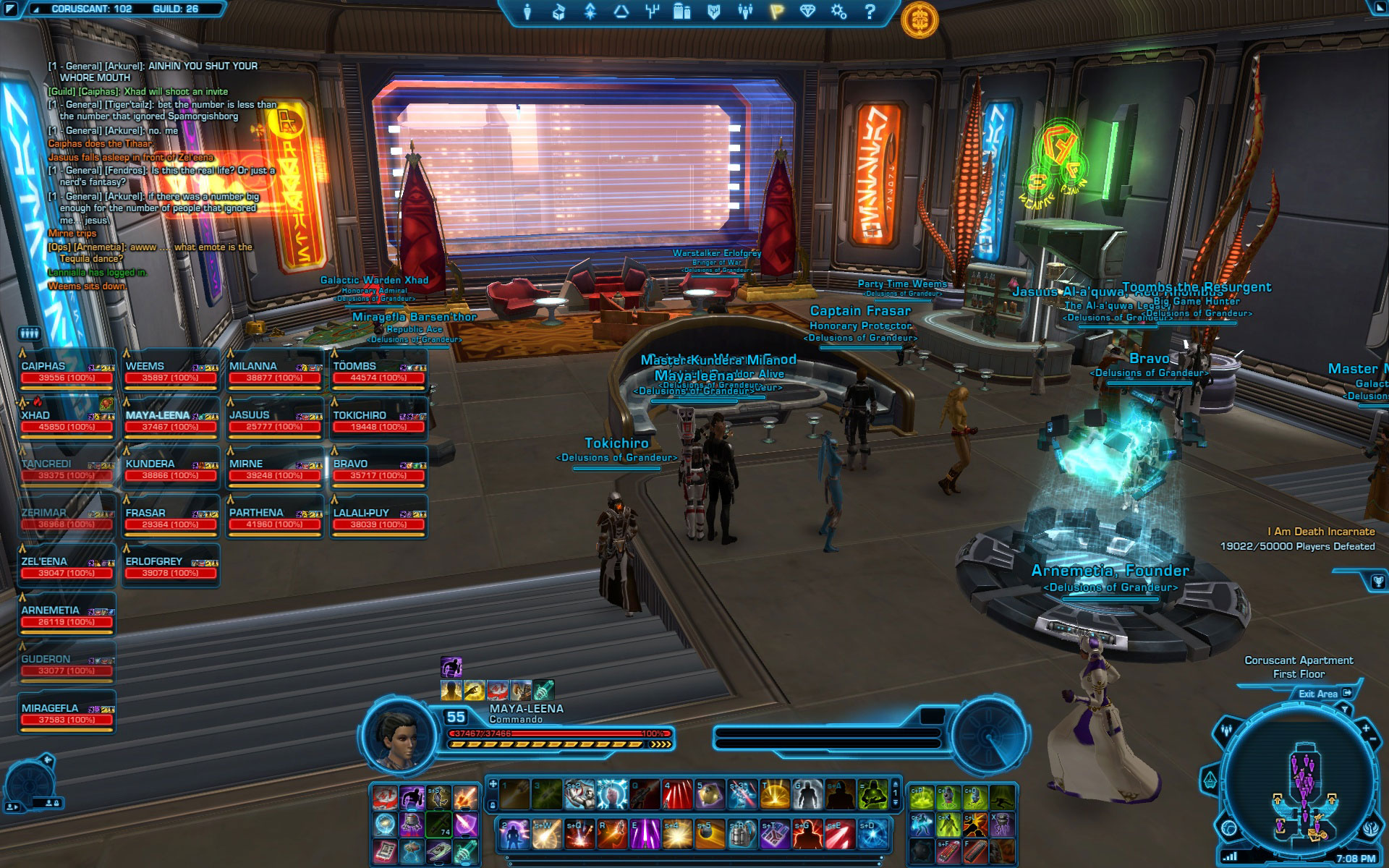The width and height of the screenshot is (1389, 868).
Task: Activate the red laser barrage ability bound to 4
Action: [677, 795]
